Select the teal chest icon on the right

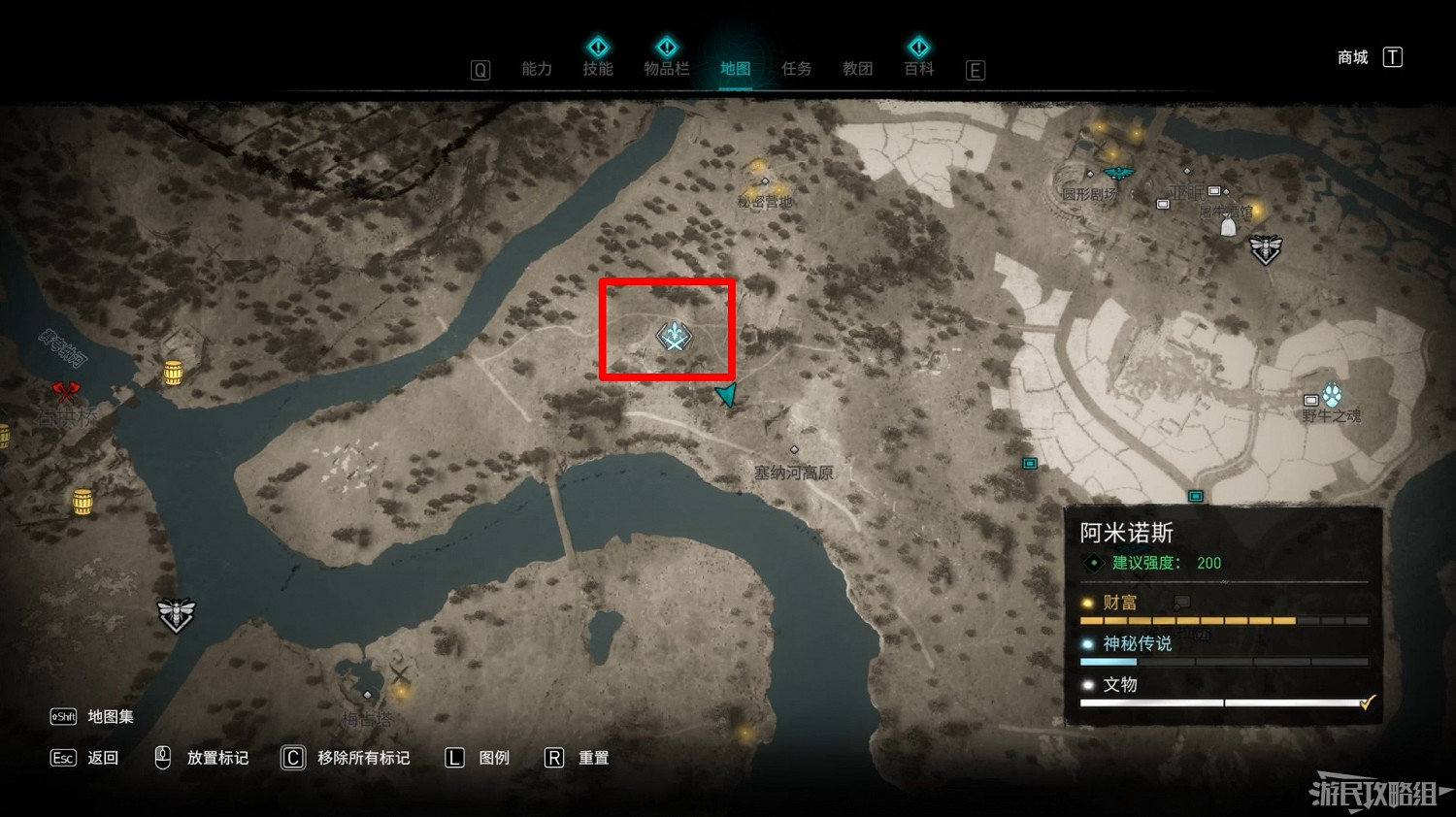pyautogui.click(x=1029, y=464)
